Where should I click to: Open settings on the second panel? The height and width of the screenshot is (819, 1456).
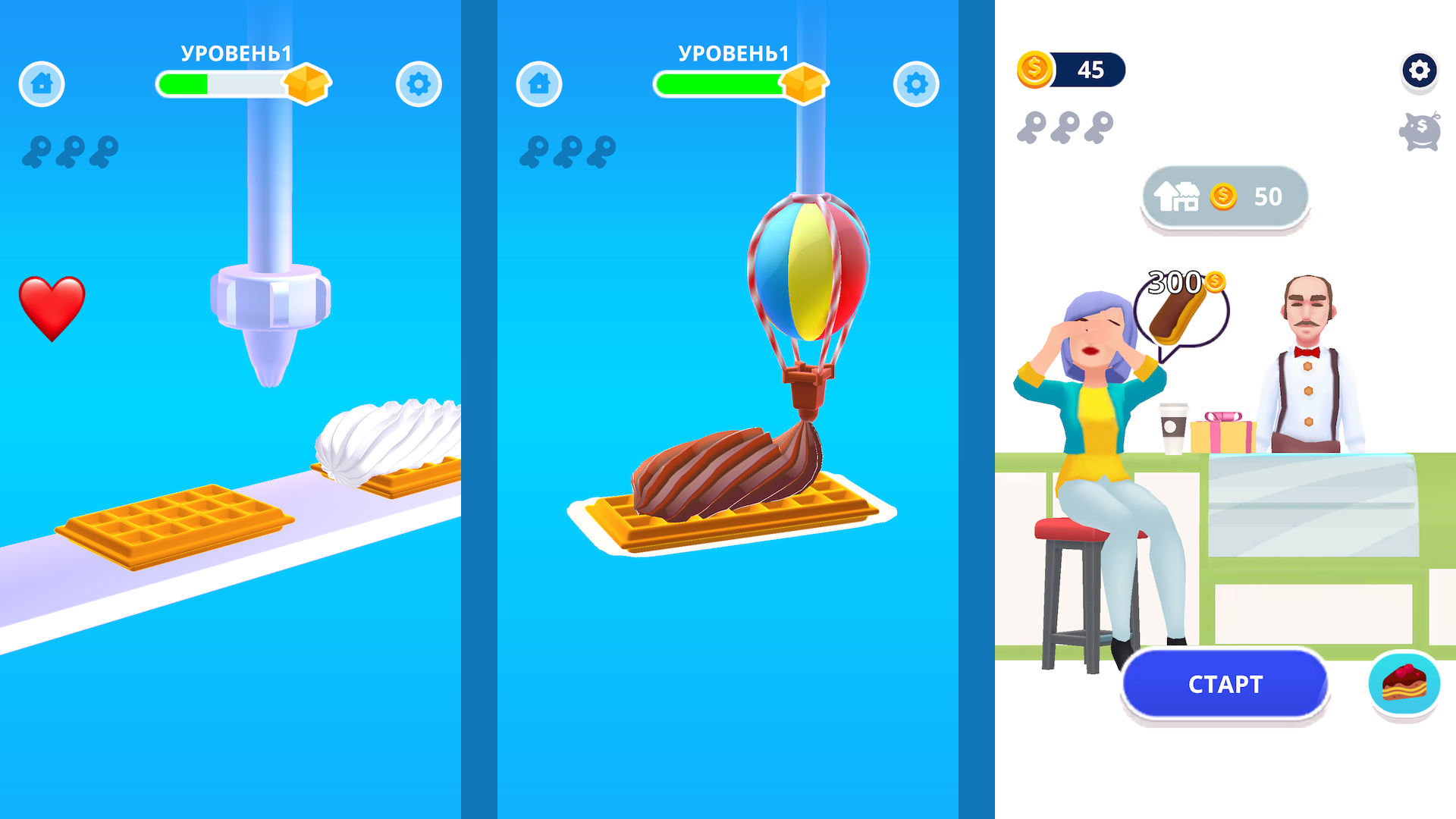pyautogui.click(x=915, y=84)
